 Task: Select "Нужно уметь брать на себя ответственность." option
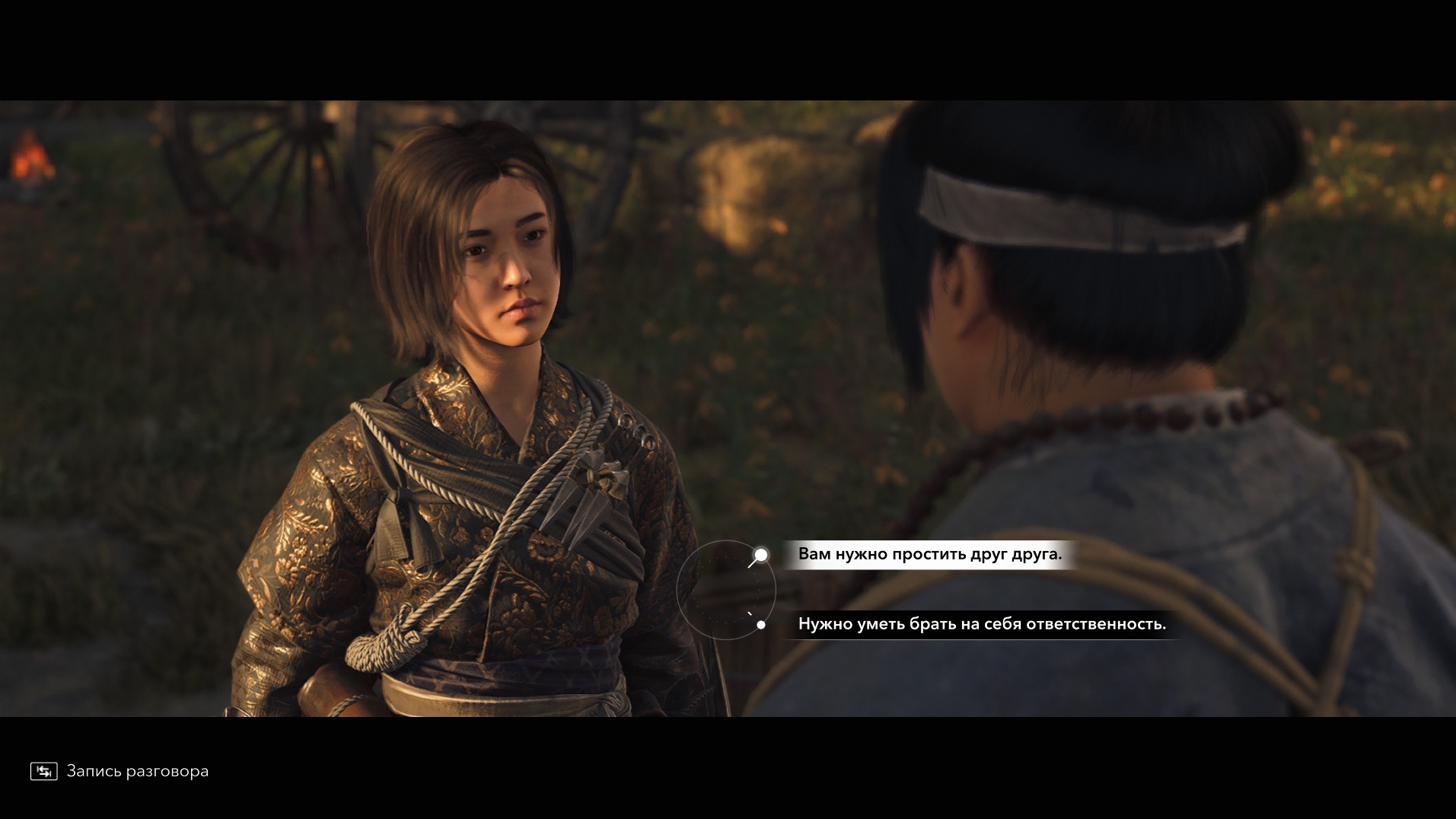[981, 624]
